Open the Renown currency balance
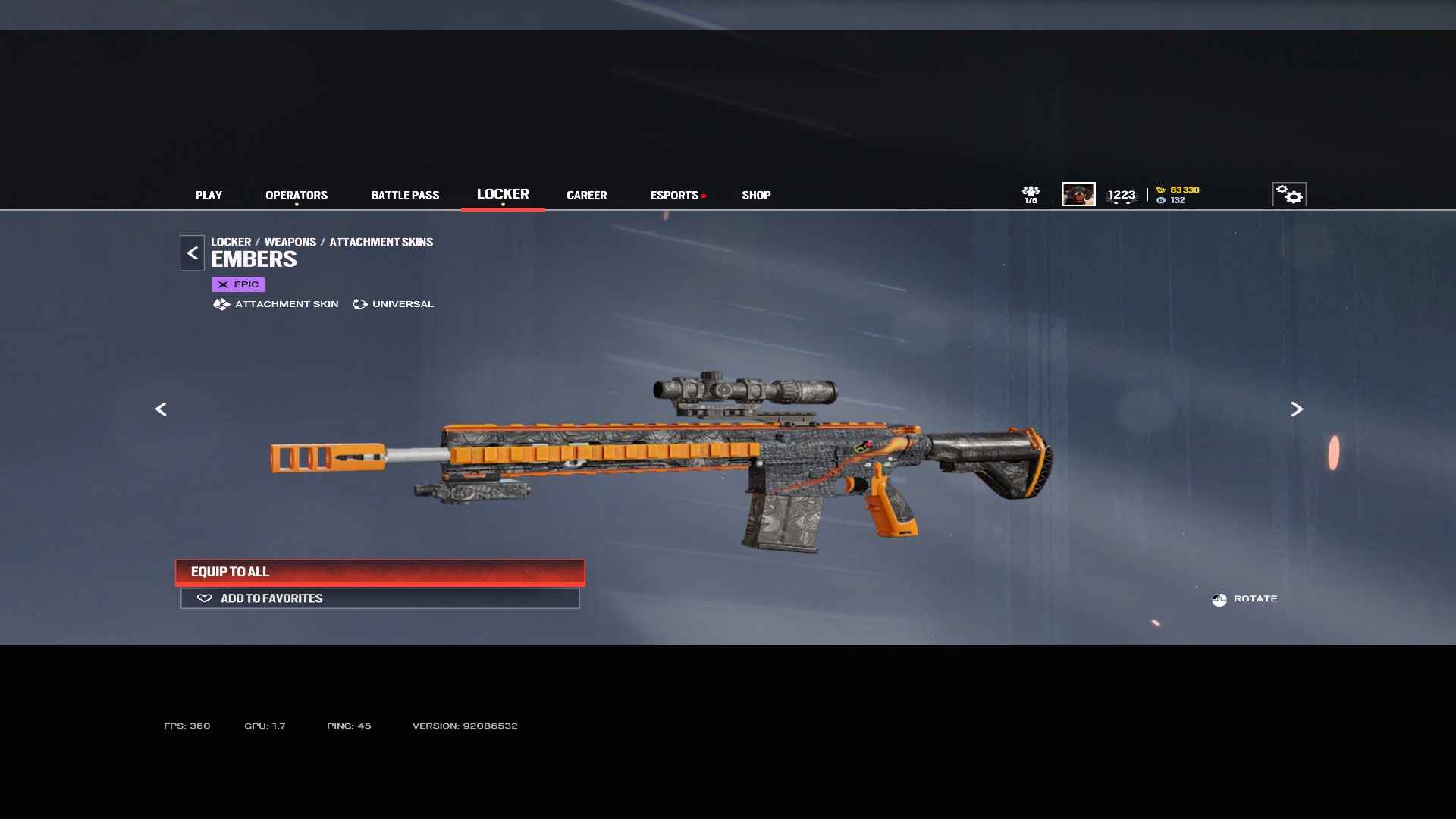The height and width of the screenshot is (819, 1456). pos(1178,190)
